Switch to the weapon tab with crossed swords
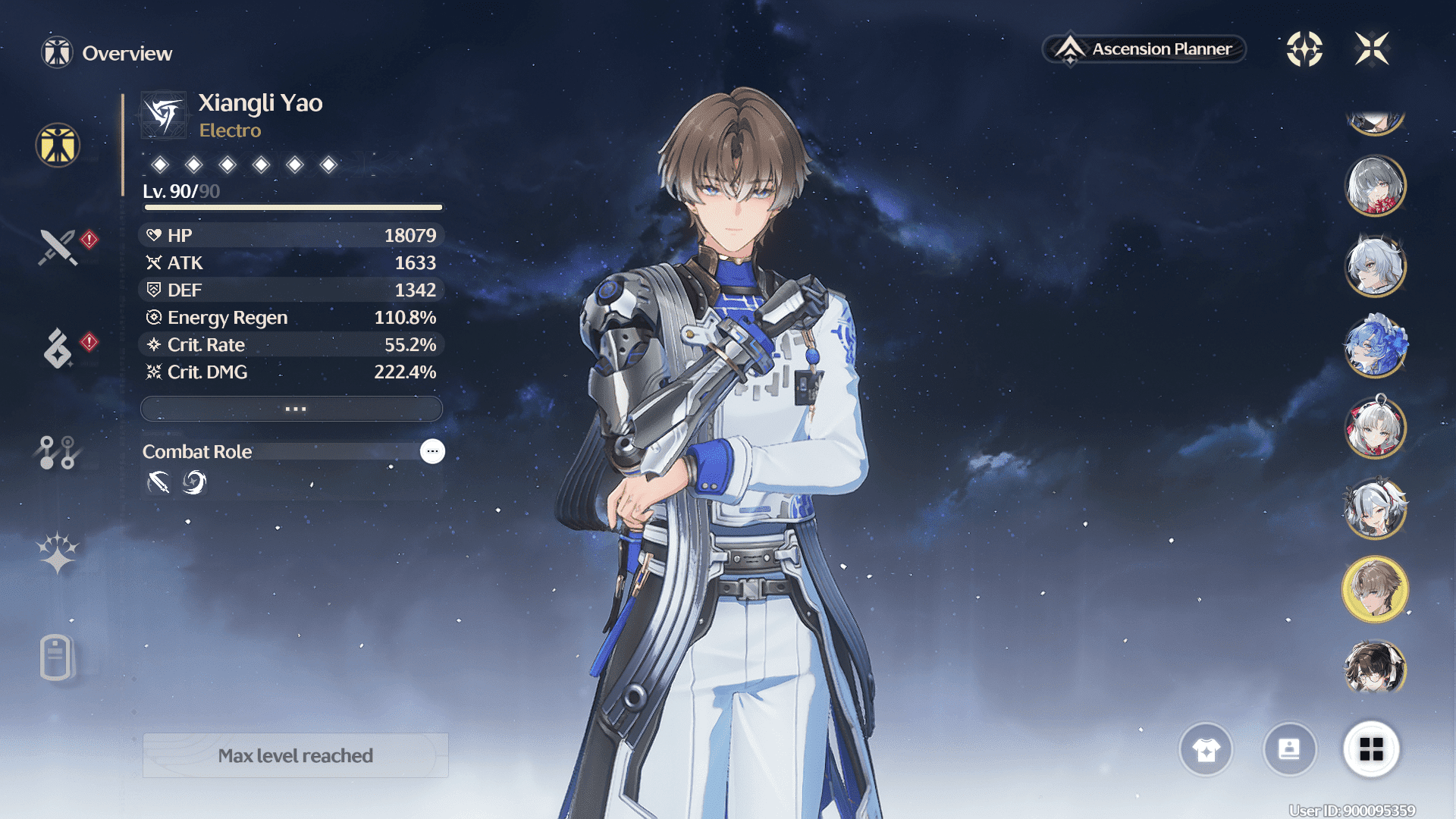This screenshot has height=819, width=1456. point(58,247)
